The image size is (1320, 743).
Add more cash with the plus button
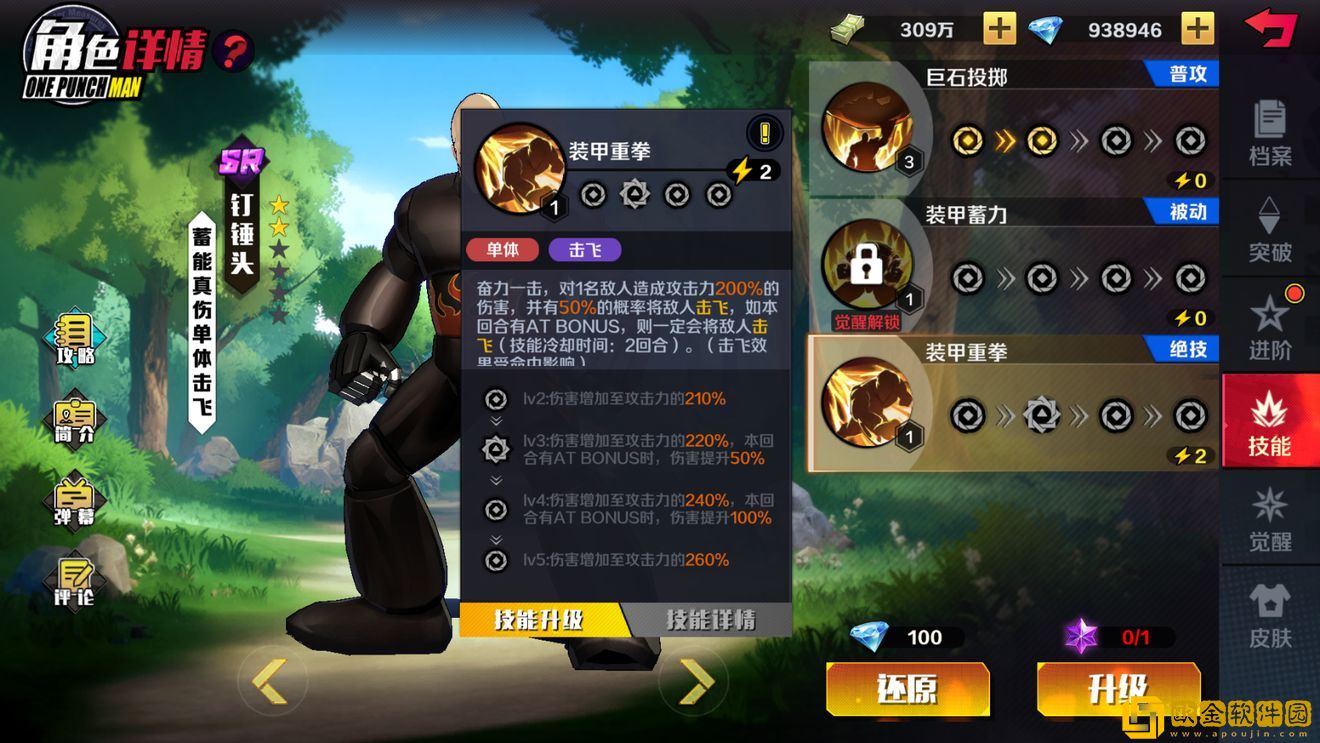(999, 29)
